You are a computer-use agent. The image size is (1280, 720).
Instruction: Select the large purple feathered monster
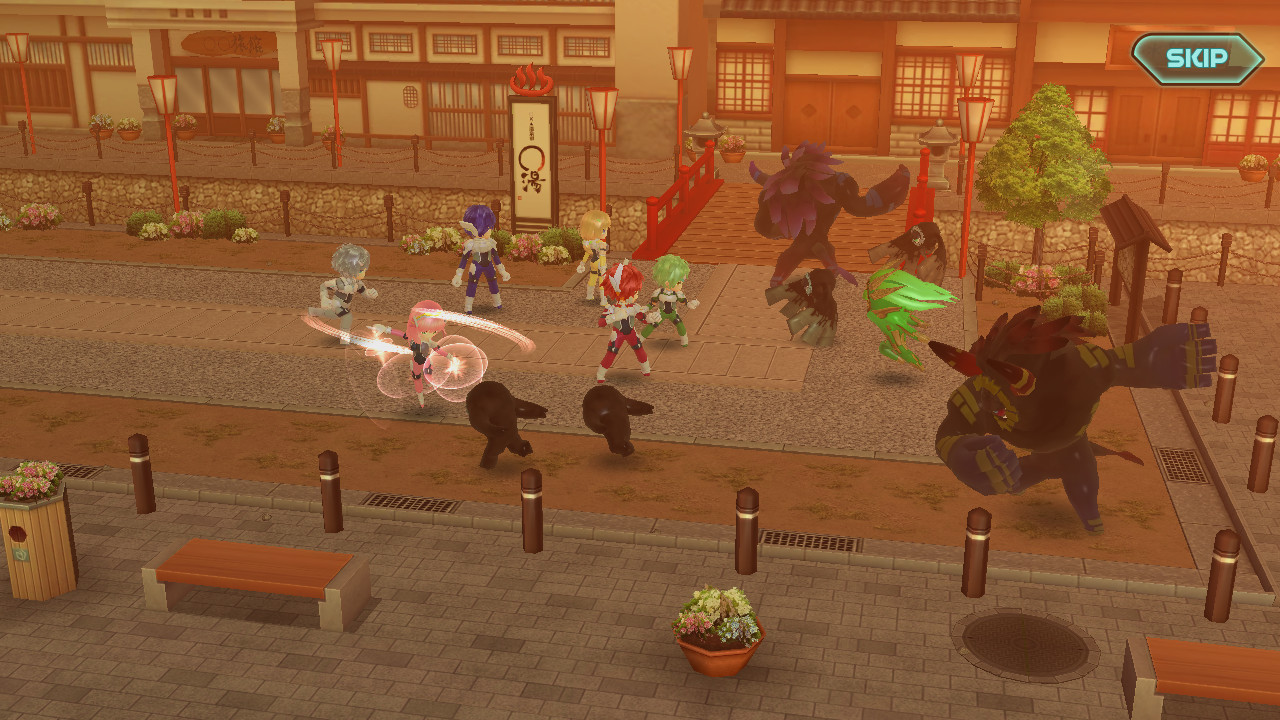point(805,215)
